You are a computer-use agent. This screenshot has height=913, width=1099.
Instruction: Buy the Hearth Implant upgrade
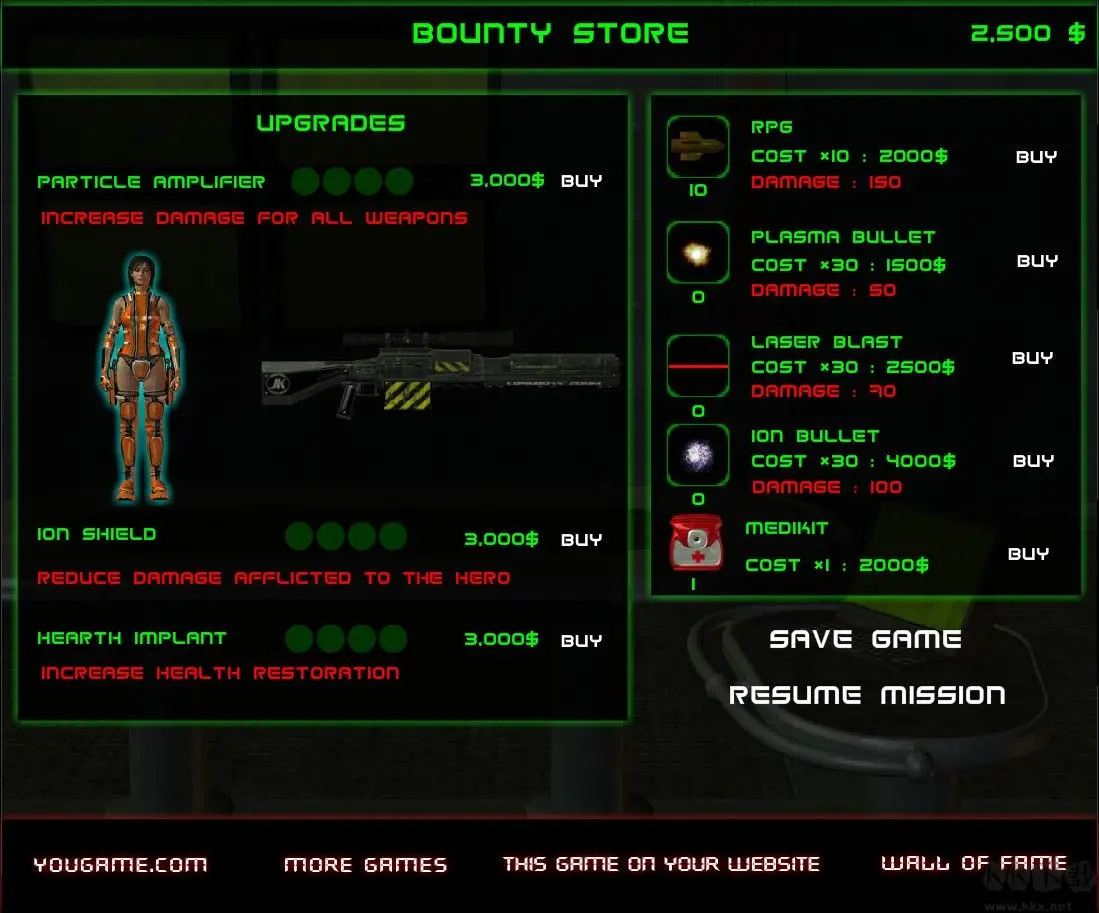[581, 641]
